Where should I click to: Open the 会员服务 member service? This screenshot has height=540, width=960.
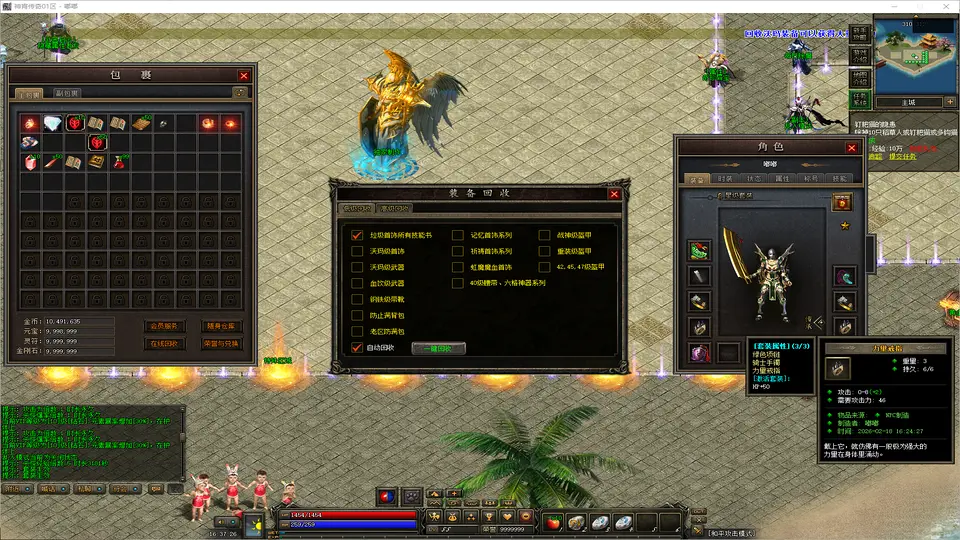[164, 326]
